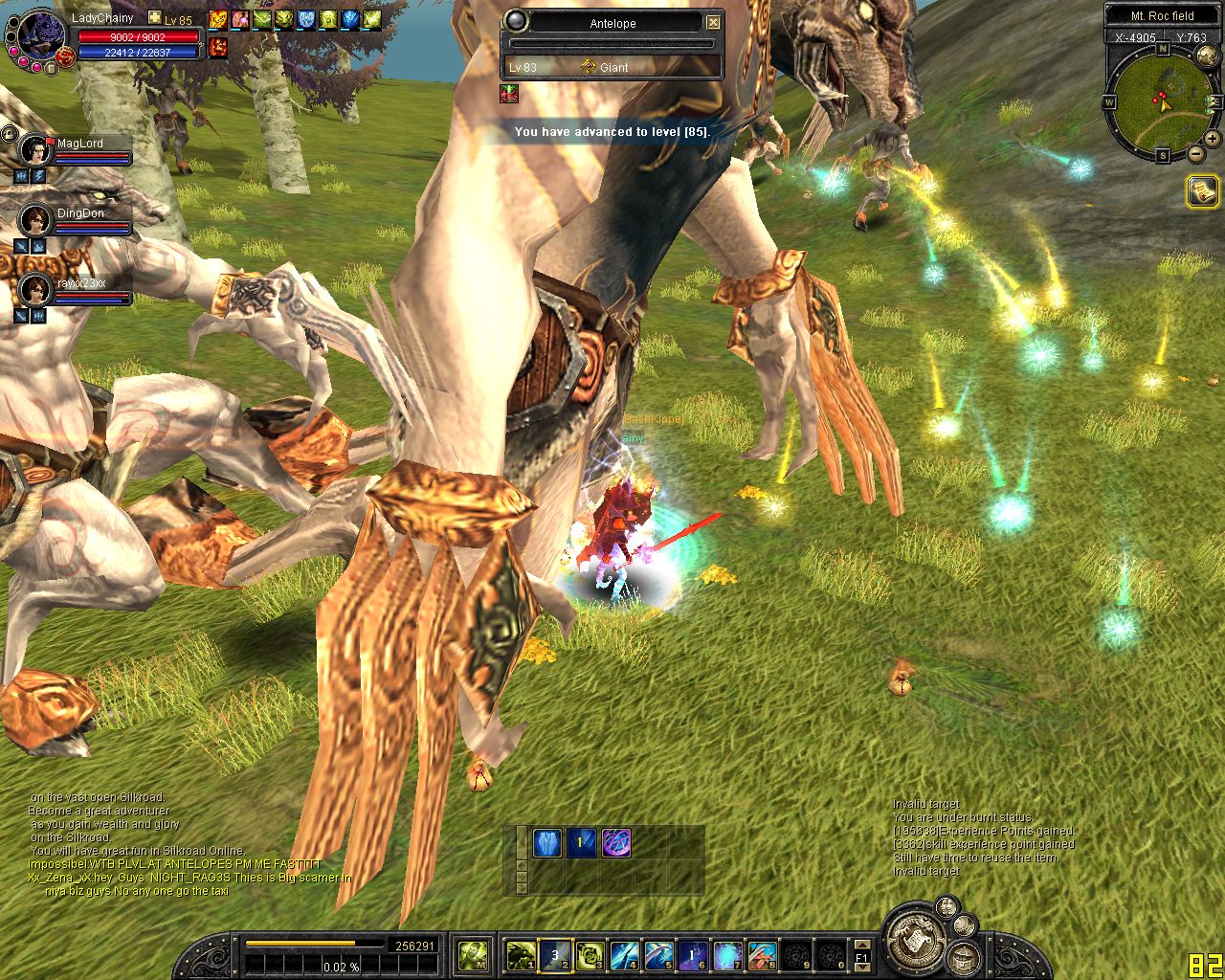
Task: Open the glowing quest scroll icon
Action: pos(1202,190)
